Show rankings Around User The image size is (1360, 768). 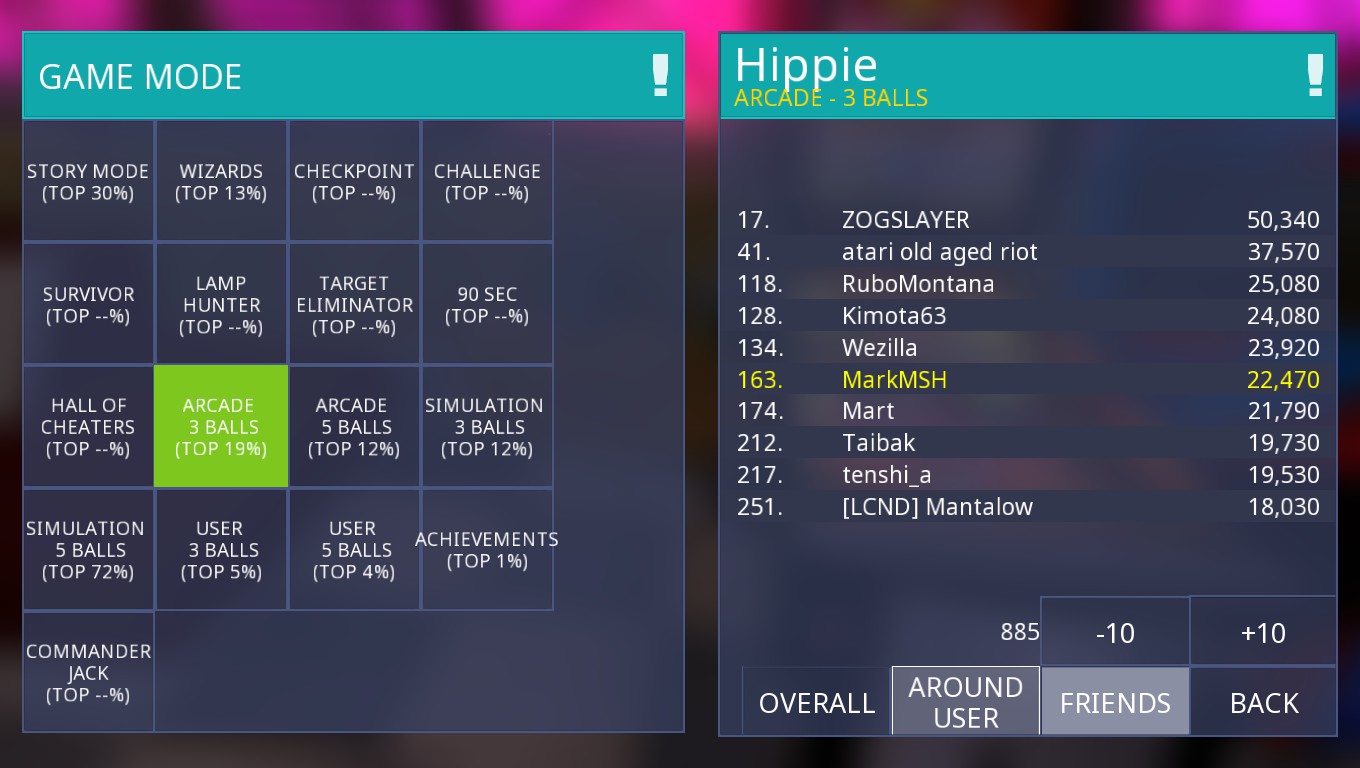pos(966,702)
